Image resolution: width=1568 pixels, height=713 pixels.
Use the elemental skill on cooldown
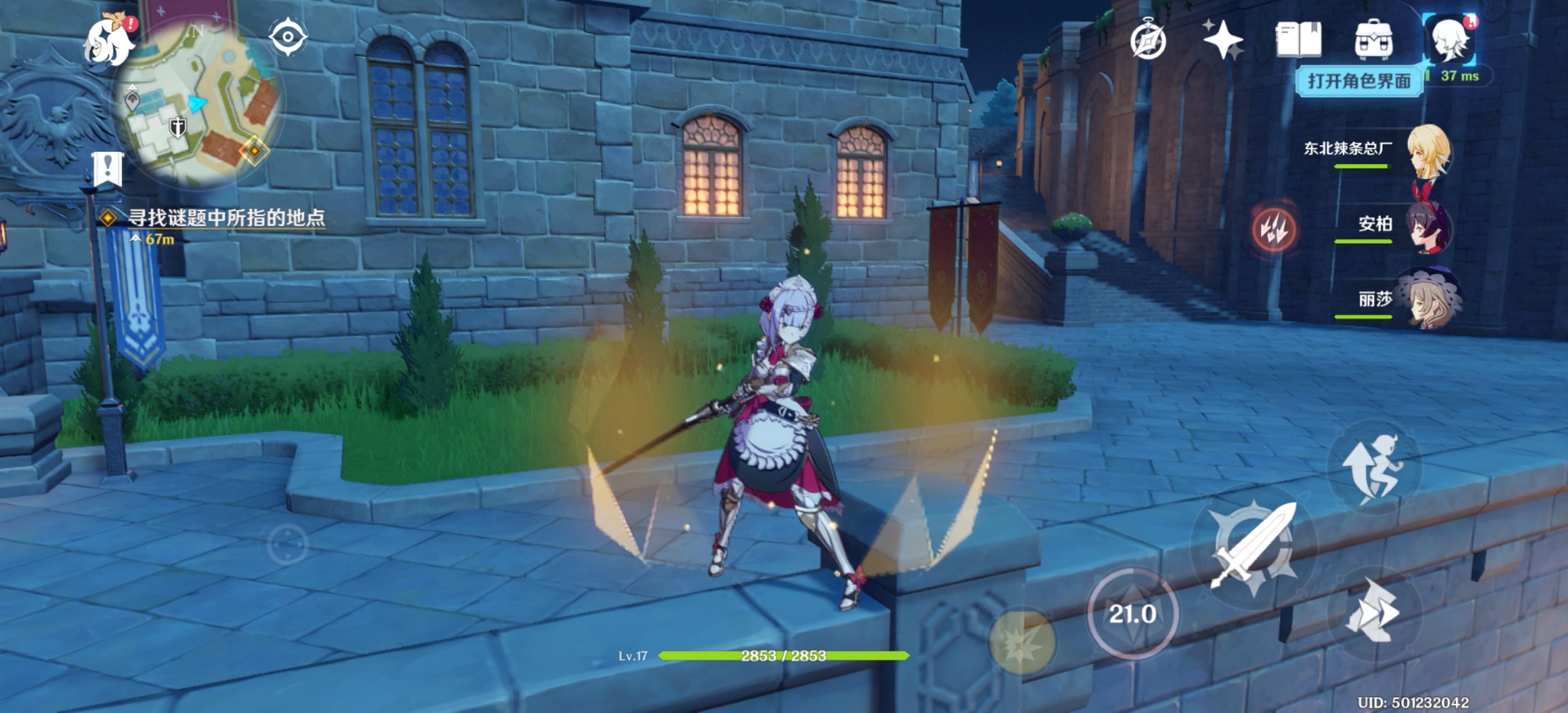1132,614
